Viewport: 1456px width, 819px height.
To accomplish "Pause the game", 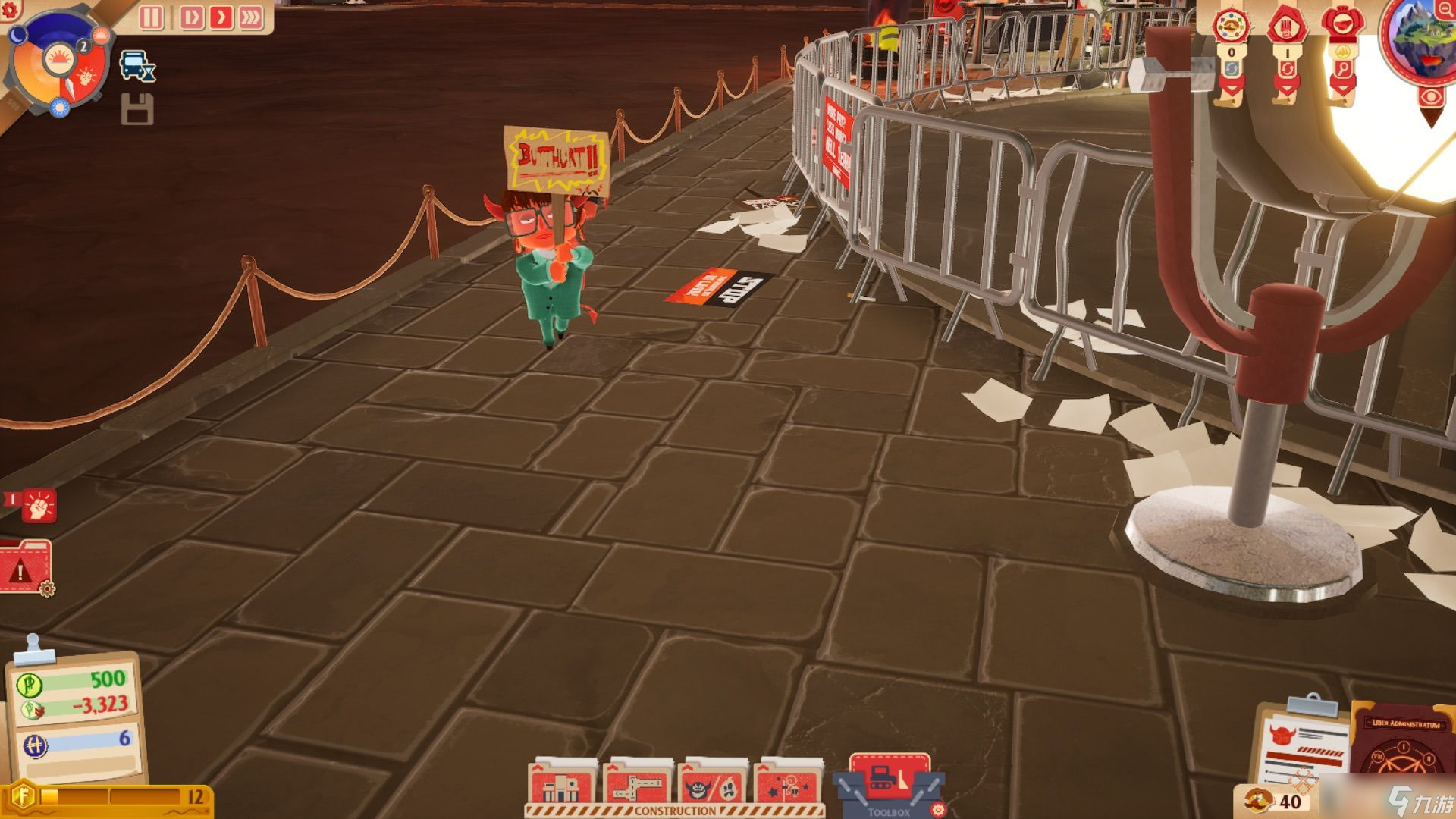I will [x=151, y=17].
